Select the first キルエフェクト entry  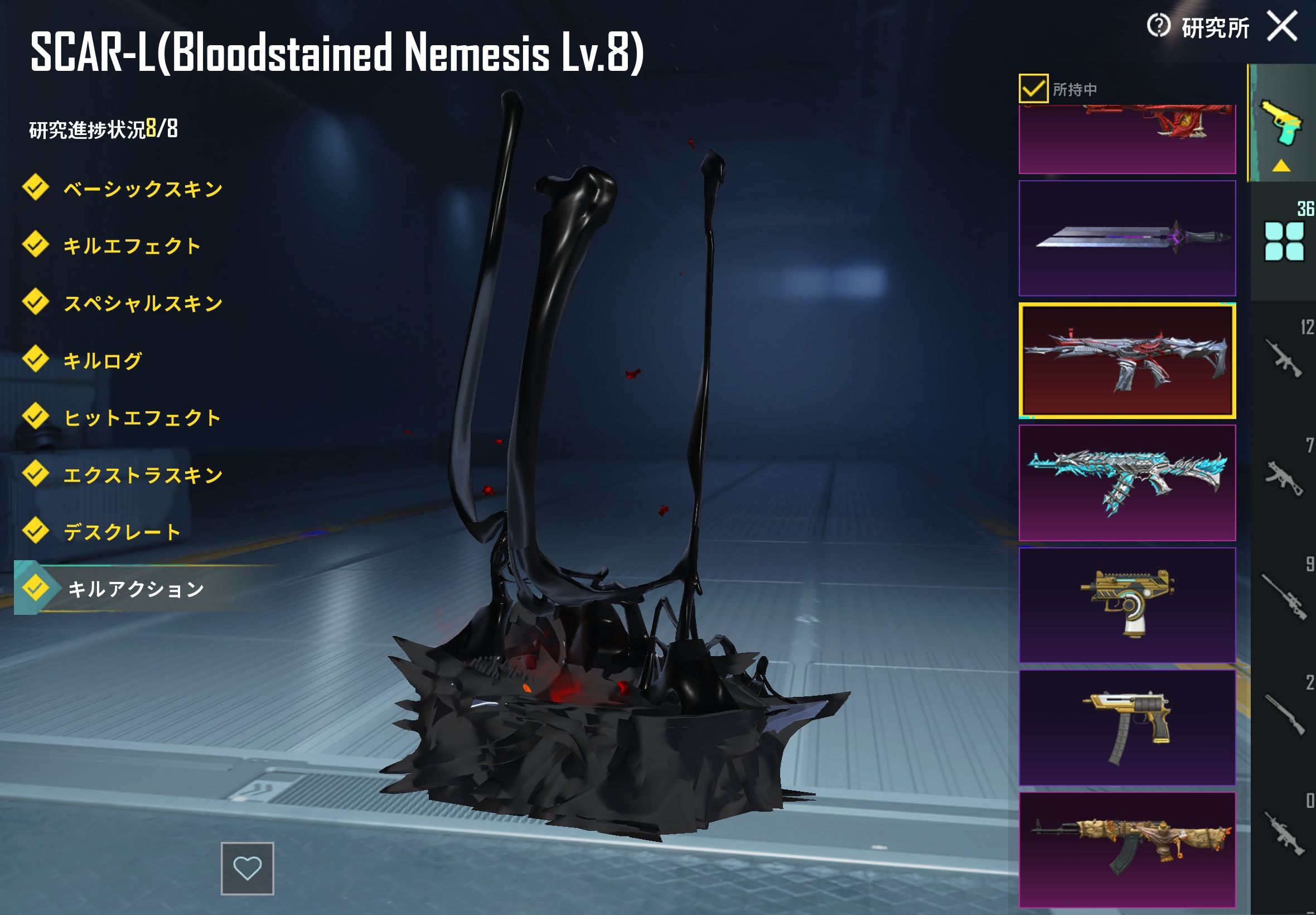[131, 246]
